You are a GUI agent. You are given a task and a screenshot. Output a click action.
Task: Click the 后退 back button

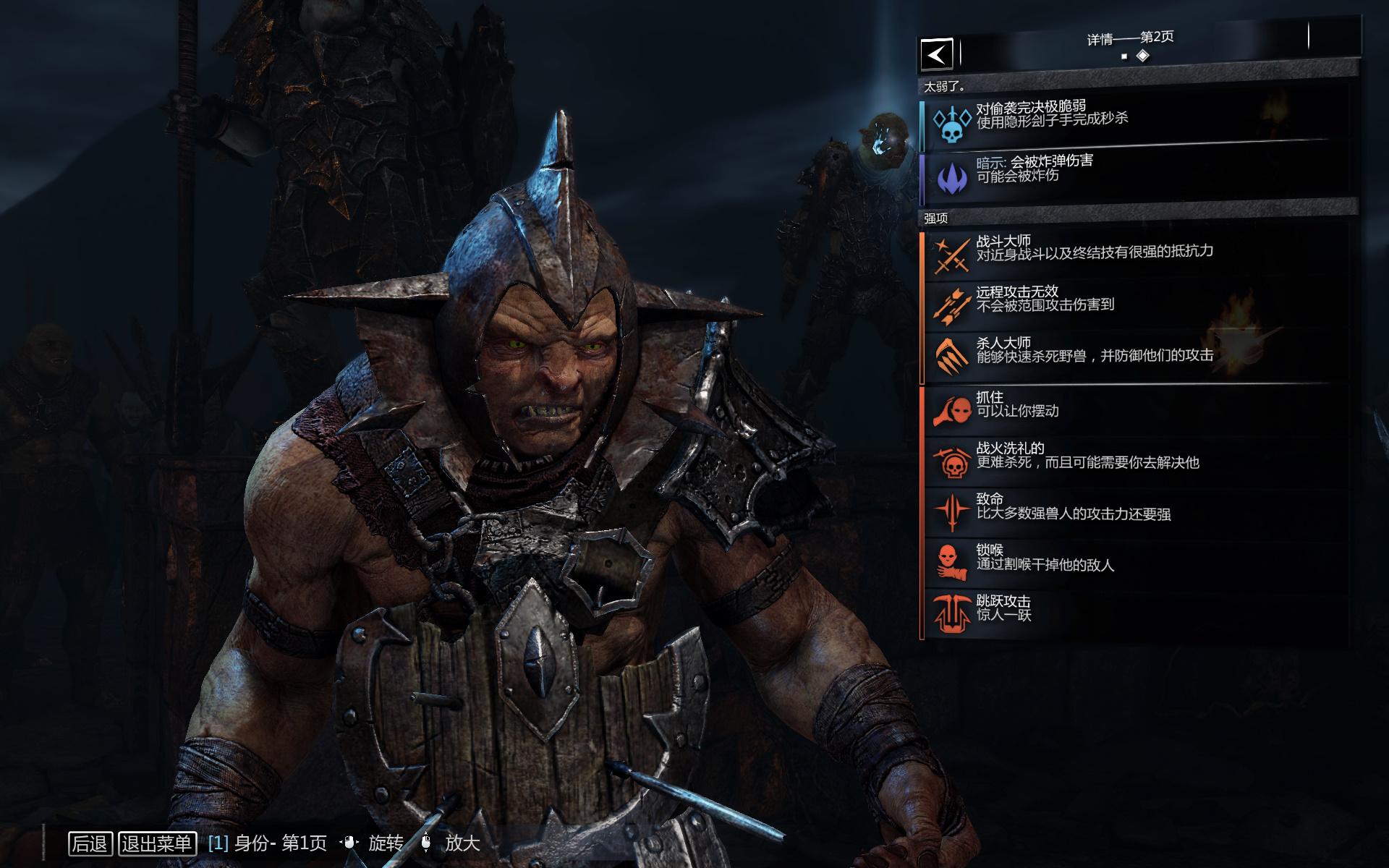coord(90,843)
